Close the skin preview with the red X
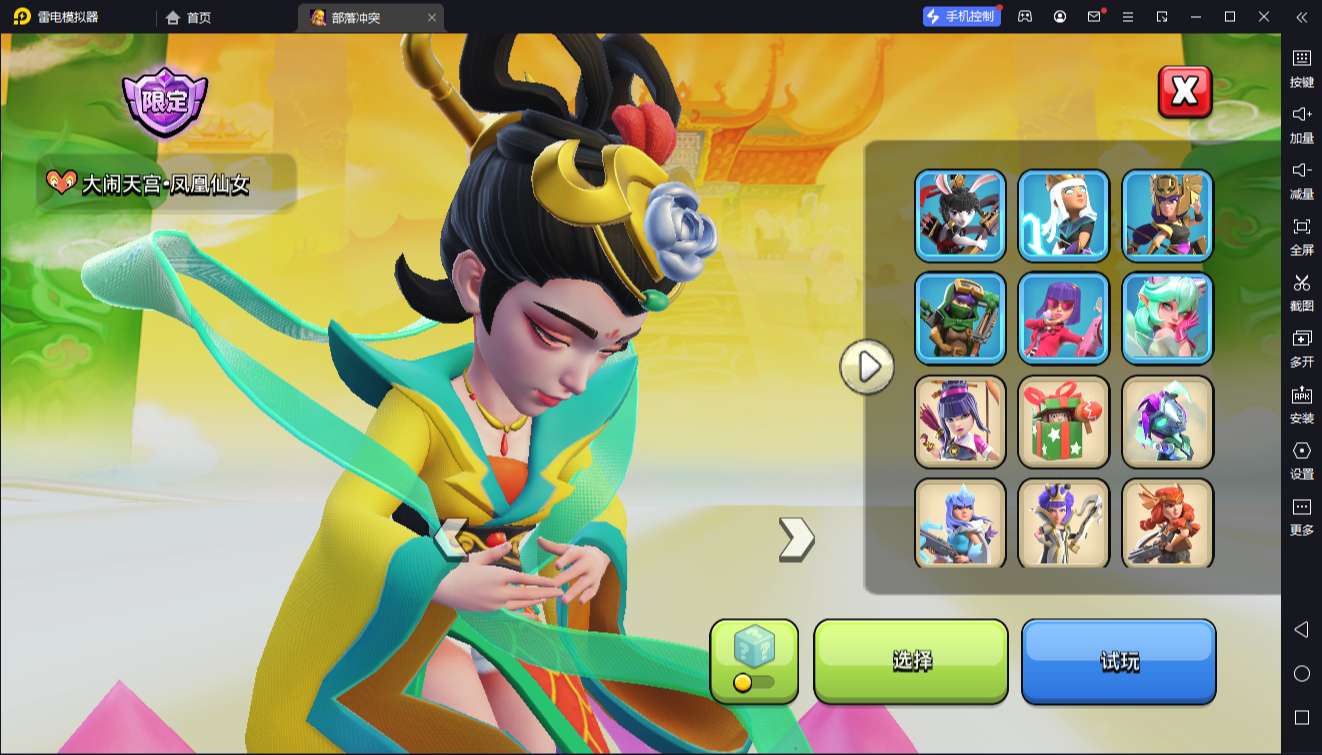This screenshot has height=755, width=1322. tap(1184, 92)
